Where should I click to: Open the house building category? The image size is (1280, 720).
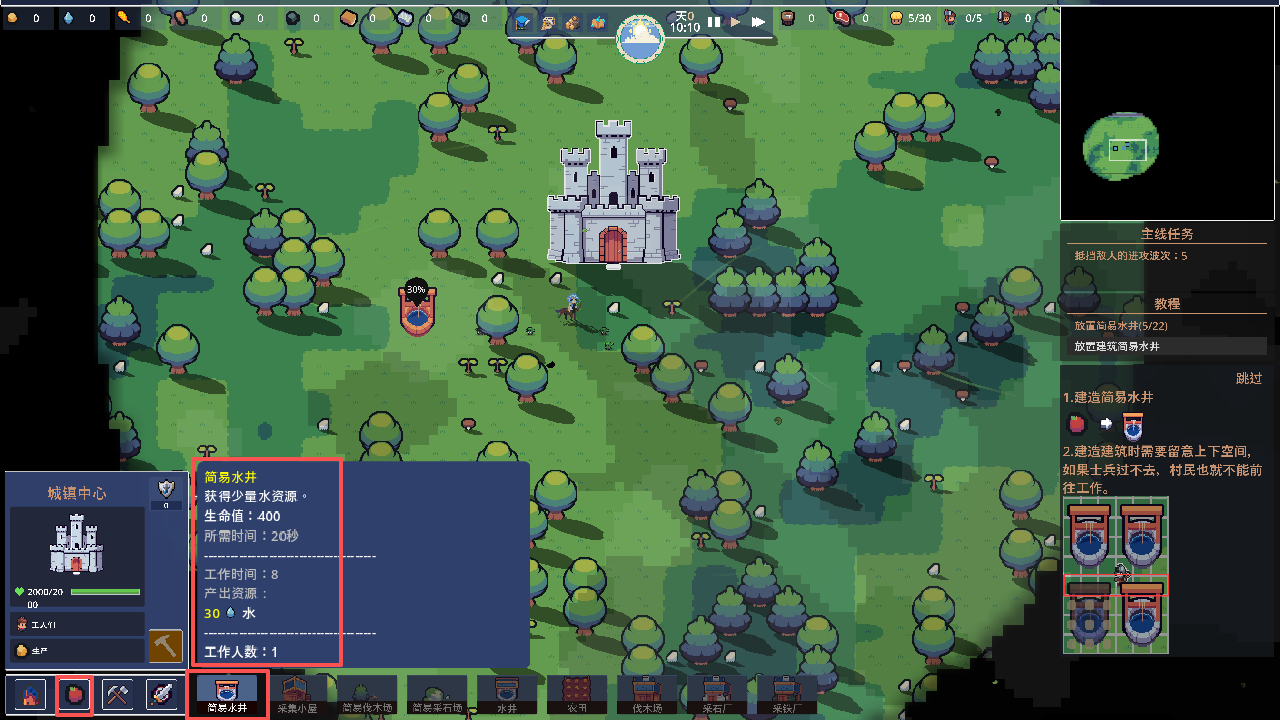(30, 694)
